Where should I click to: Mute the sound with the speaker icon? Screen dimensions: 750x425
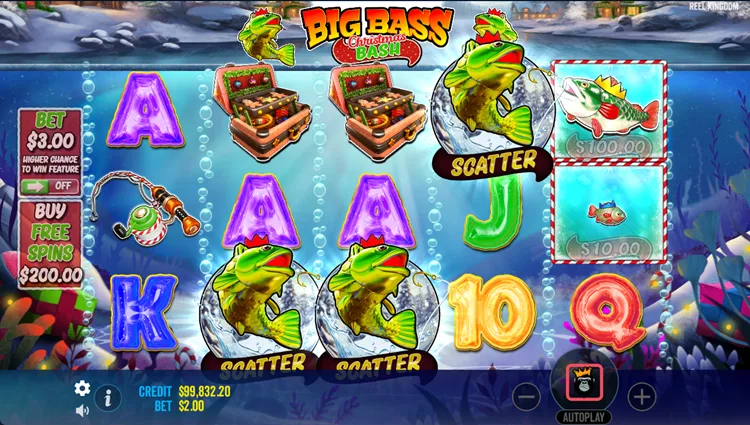coord(82,410)
